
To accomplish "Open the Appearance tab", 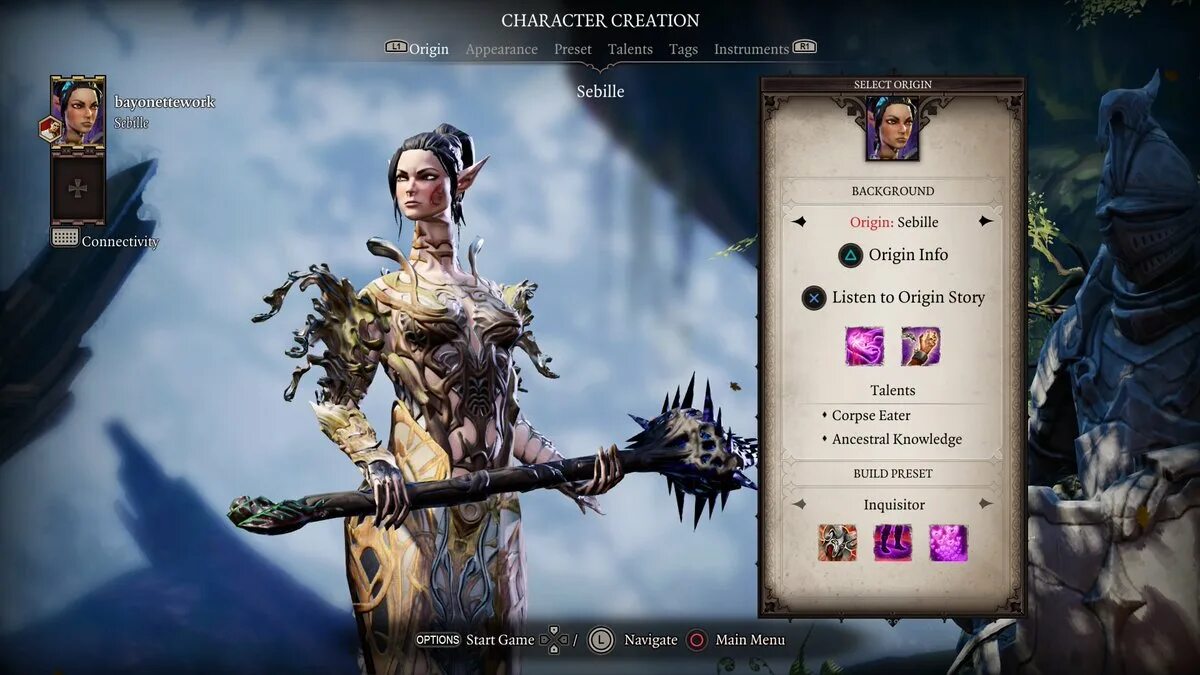I will [x=501, y=49].
